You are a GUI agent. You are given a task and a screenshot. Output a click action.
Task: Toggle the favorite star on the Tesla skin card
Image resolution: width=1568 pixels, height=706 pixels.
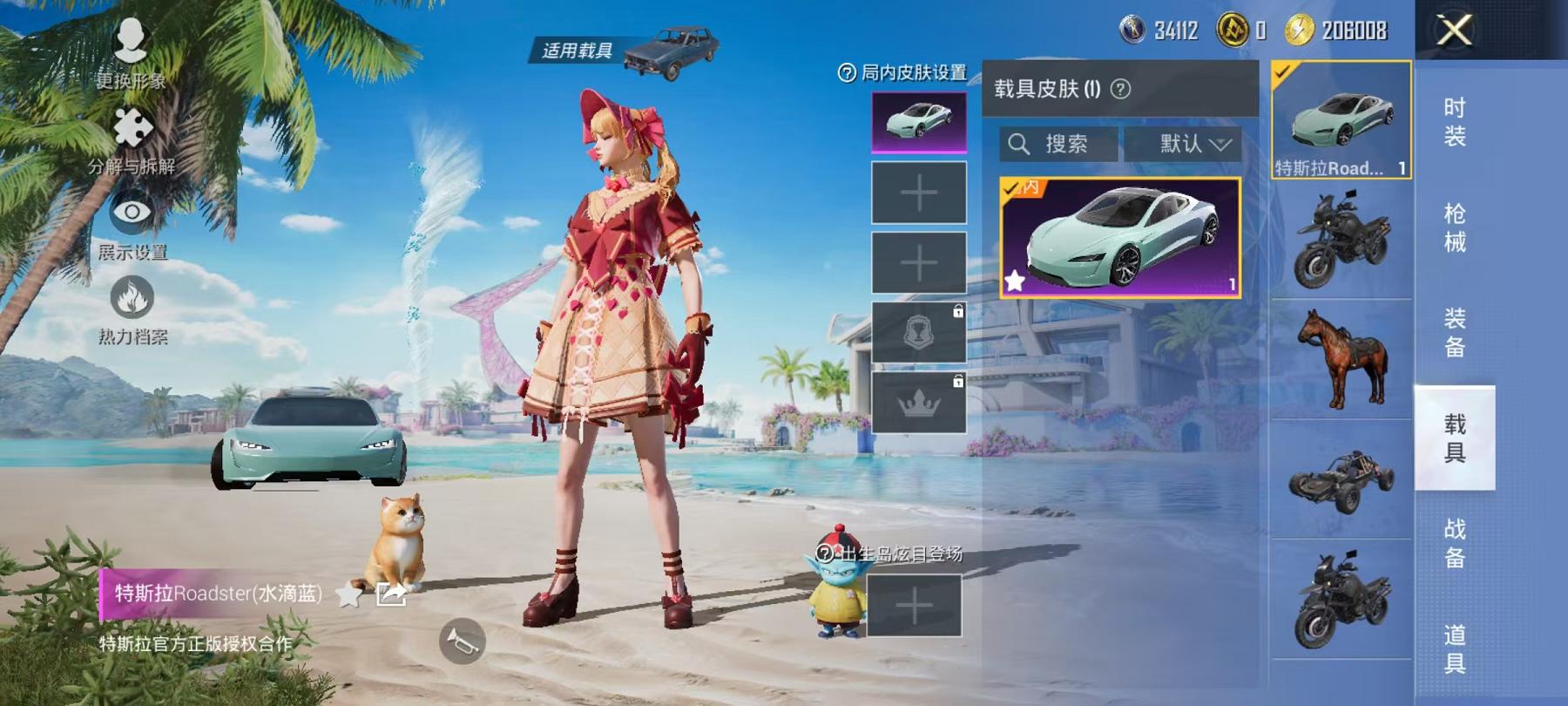(1014, 281)
